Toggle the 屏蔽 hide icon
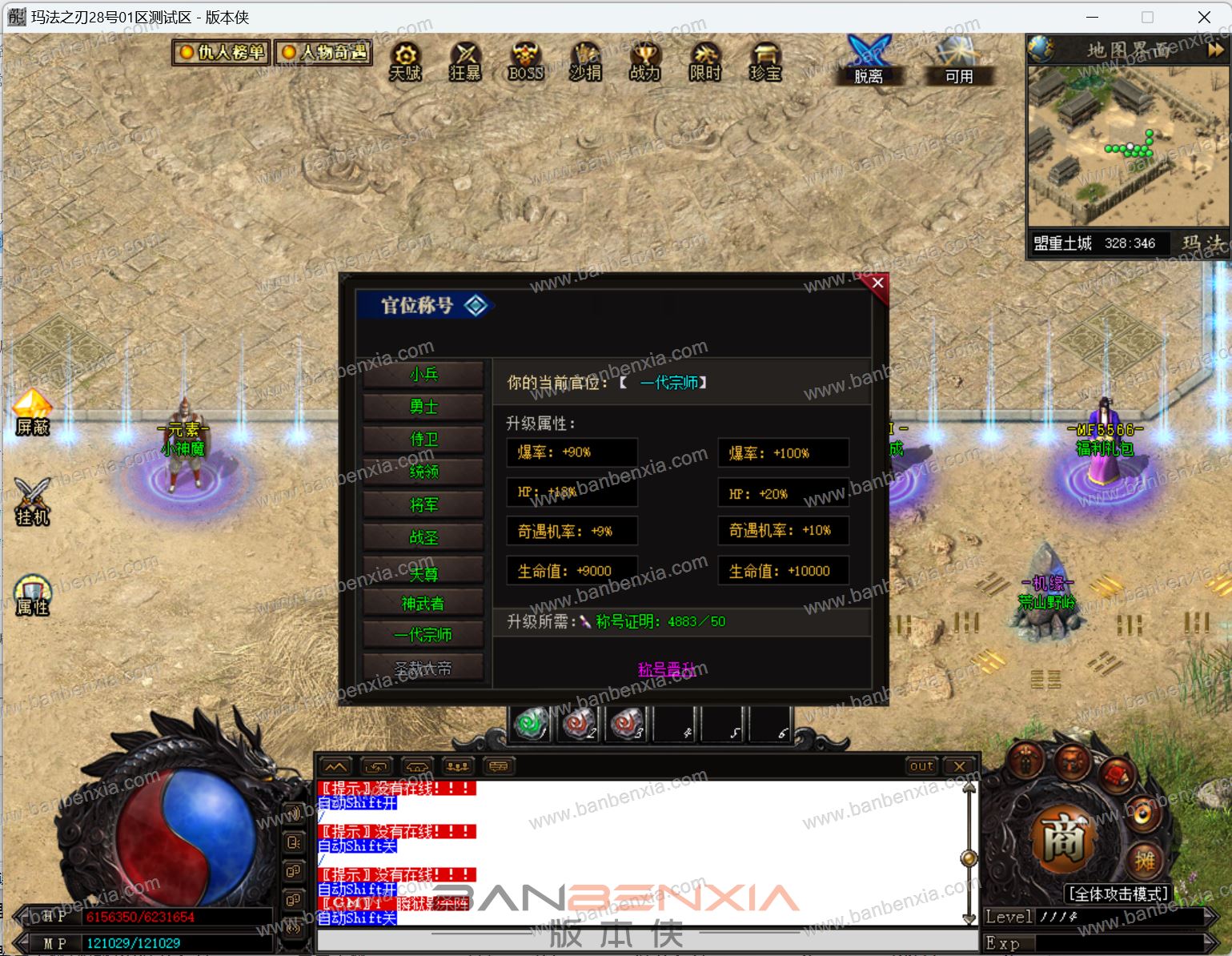This screenshot has width=1232, height=956. tap(33, 413)
